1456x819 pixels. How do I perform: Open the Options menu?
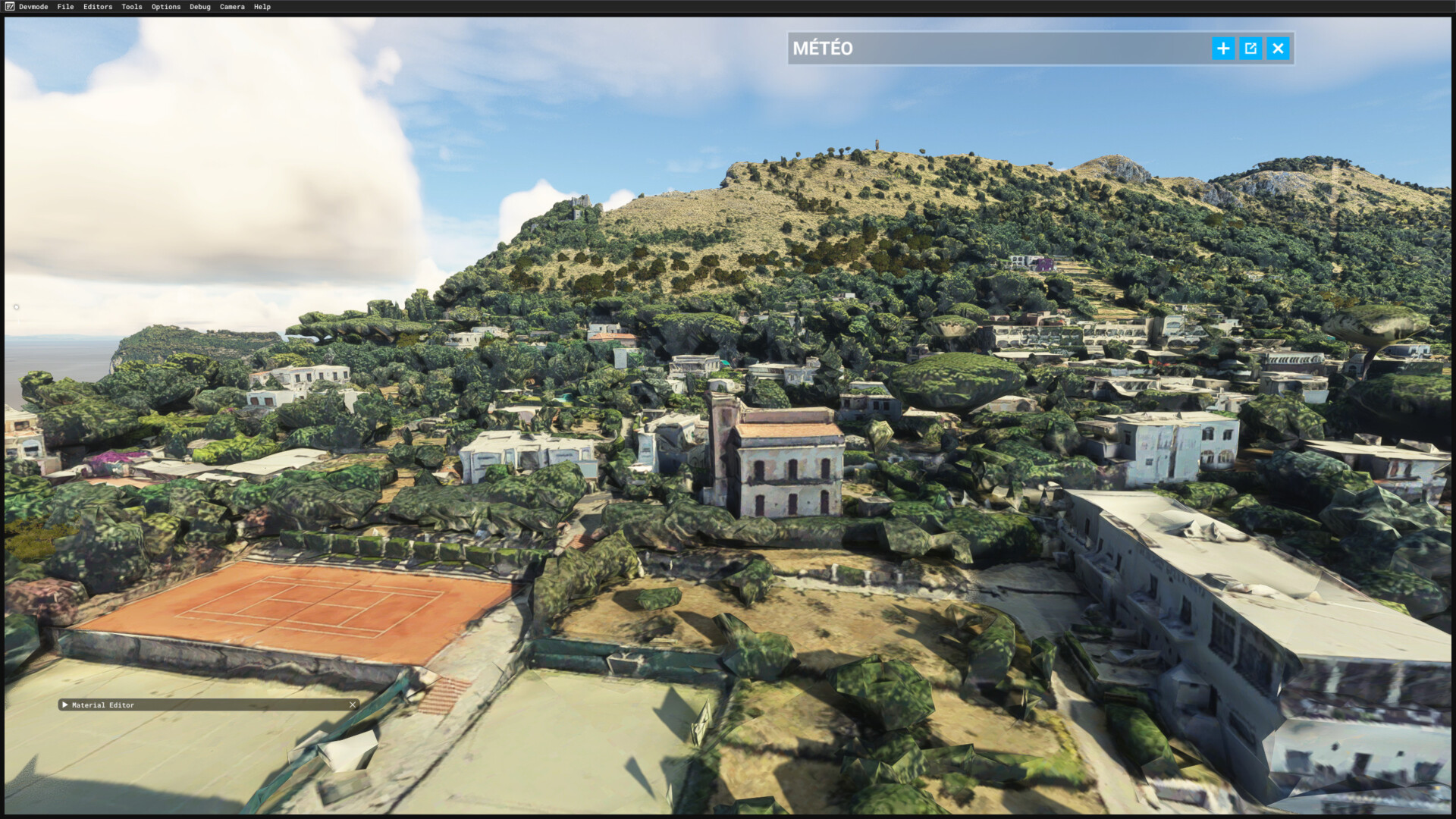pos(166,7)
